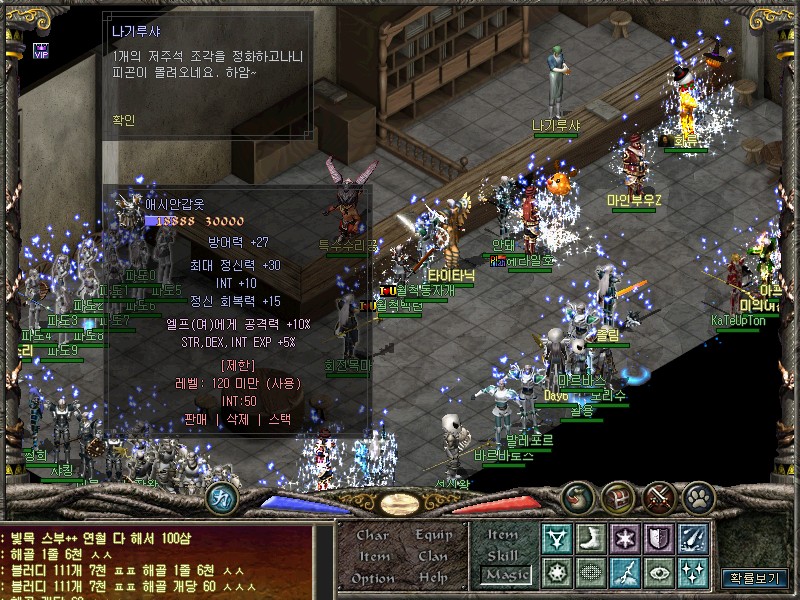Activate the boot spell icon
The height and width of the screenshot is (600, 800).
coord(590,538)
